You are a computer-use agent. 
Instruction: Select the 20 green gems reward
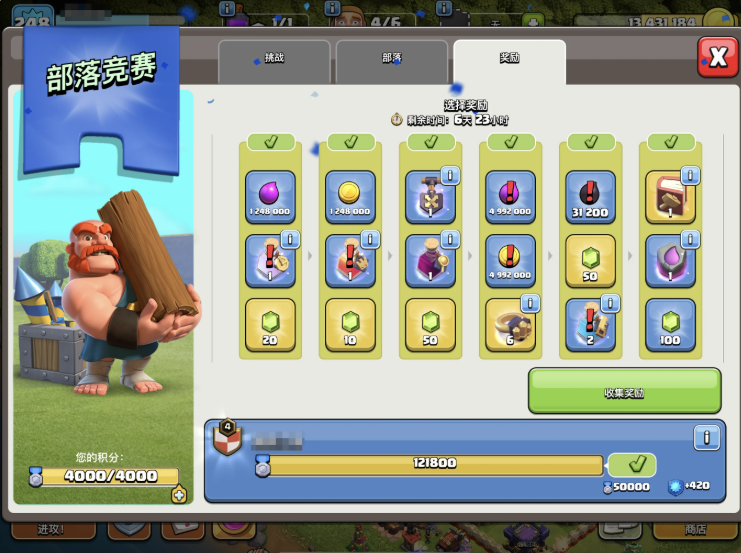270,325
